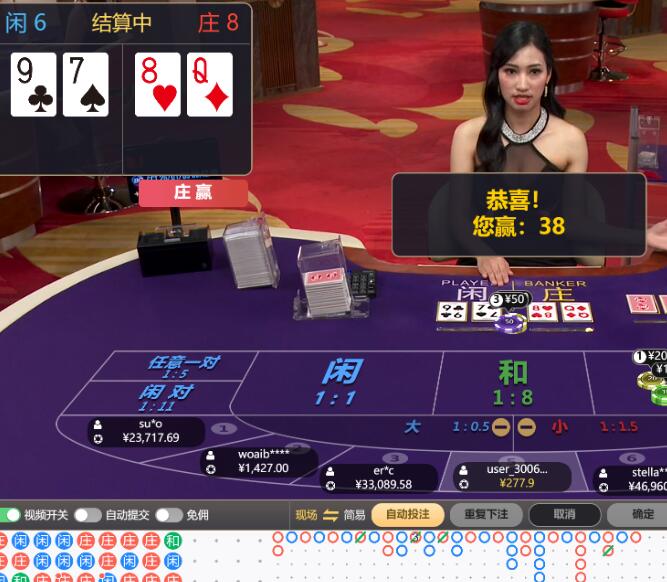
Task: Activate the 自动投注 auto-bet button
Action: (407, 515)
